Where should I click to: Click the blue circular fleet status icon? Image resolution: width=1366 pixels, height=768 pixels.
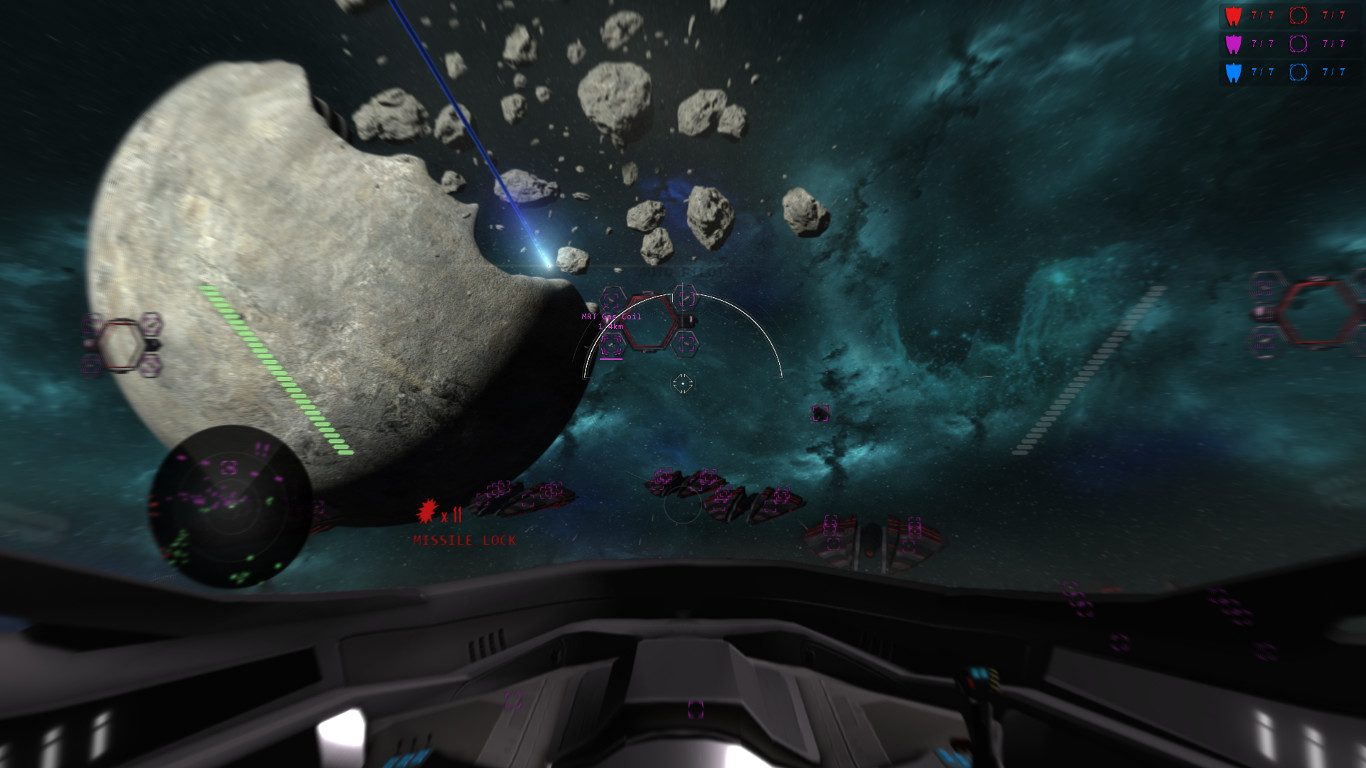pyautogui.click(x=1298, y=72)
